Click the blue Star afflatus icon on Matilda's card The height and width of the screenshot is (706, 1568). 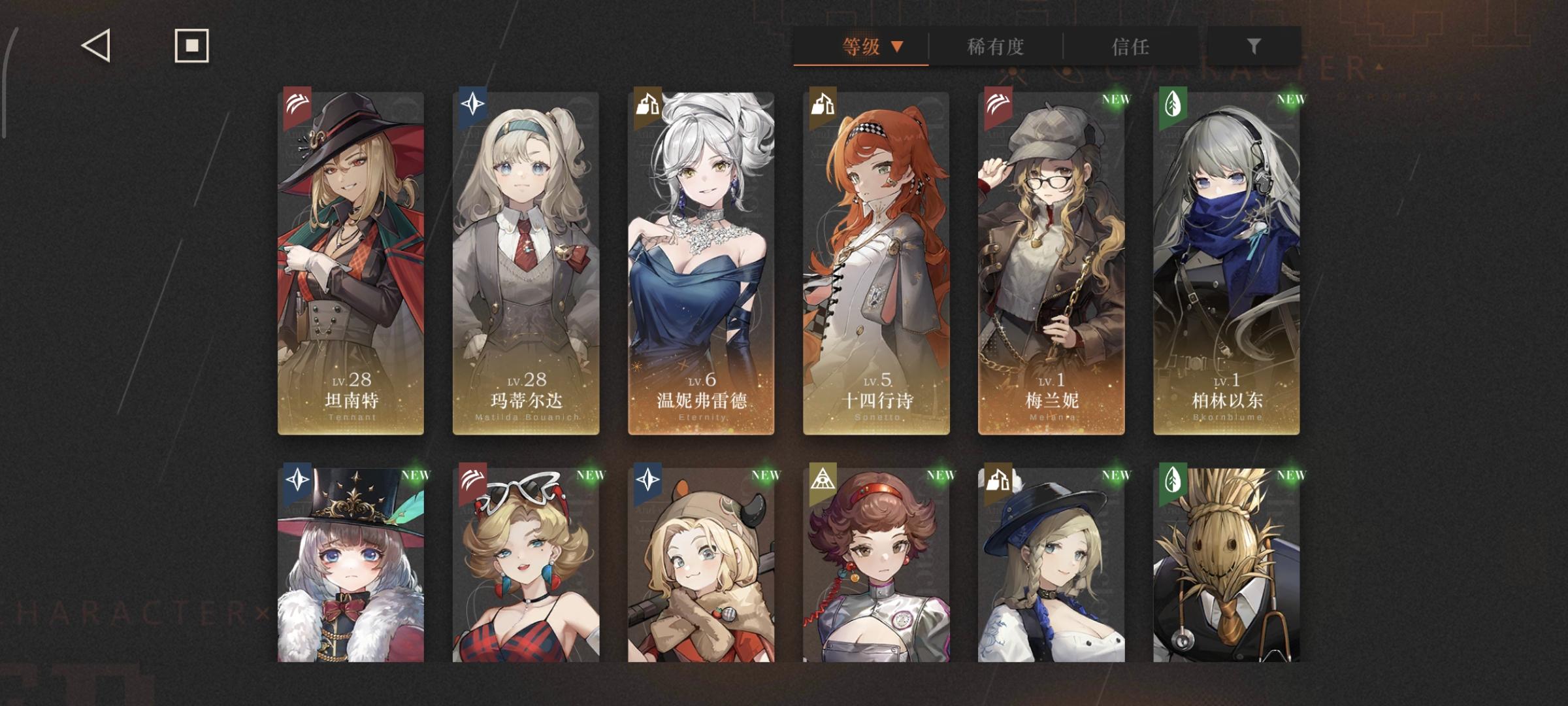coord(473,103)
